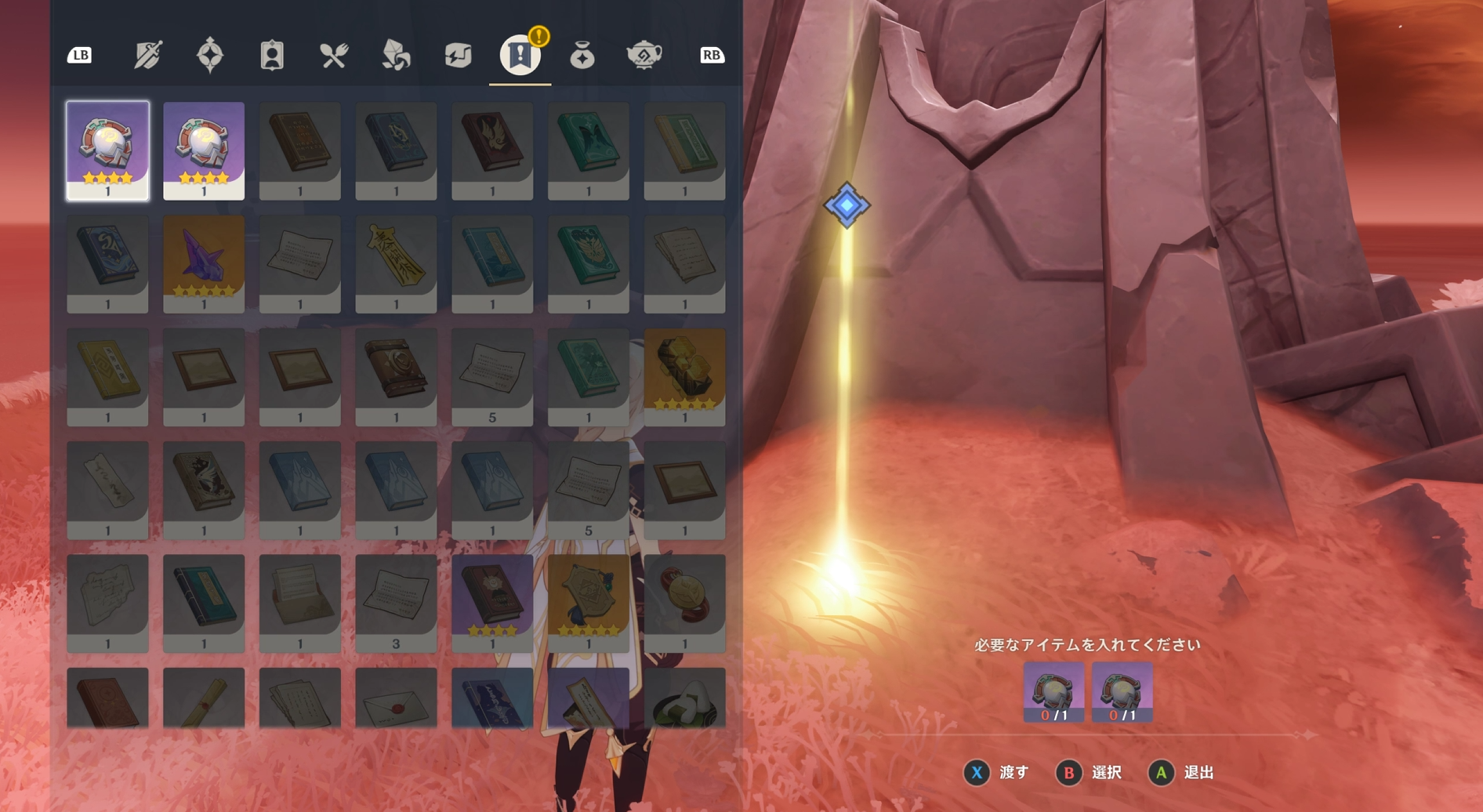Screen dimensions: 1483x812
Task: Click the first required item slot showing 0/1
Action: [1053, 694]
